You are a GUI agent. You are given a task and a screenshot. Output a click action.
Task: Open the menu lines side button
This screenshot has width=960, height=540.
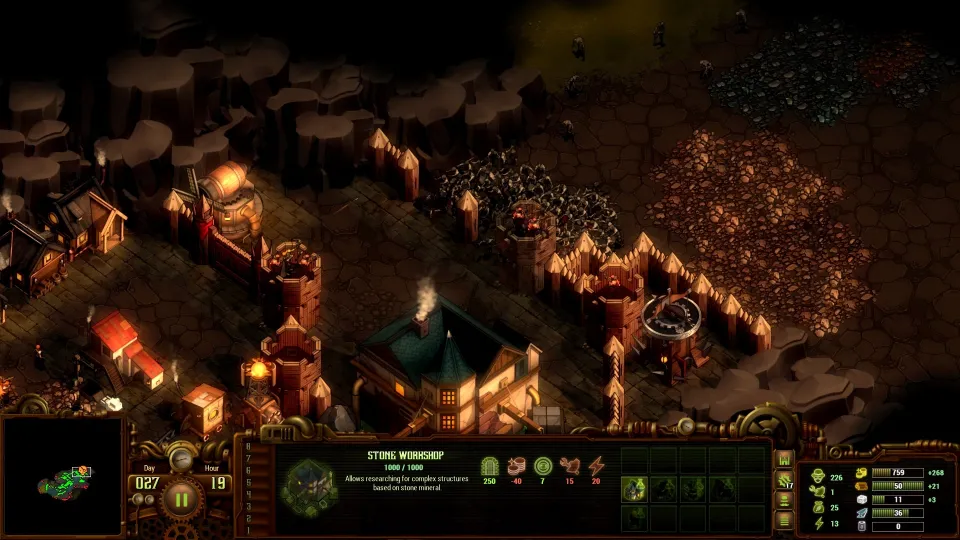(785, 521)
